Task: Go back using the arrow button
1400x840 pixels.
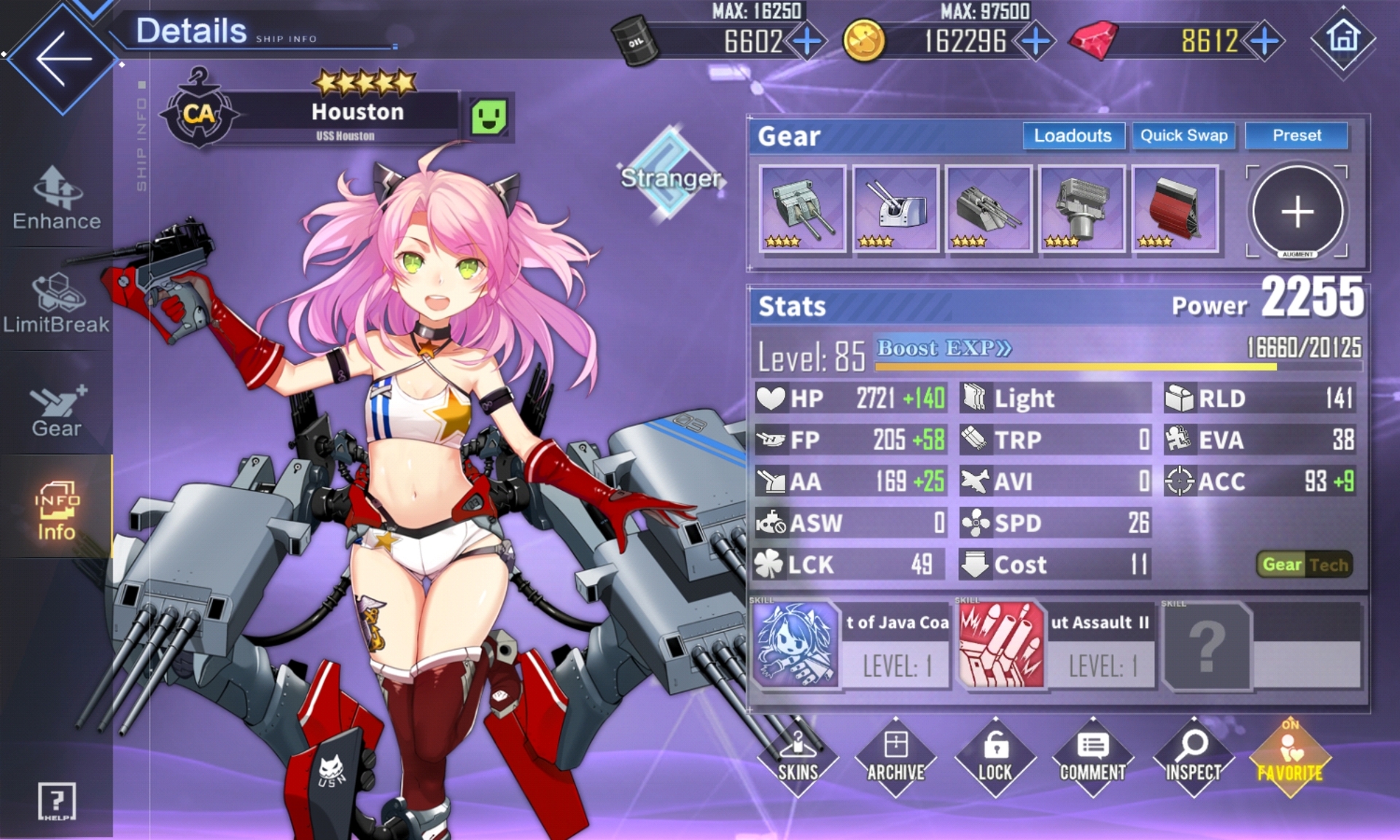Action: [x=63, y=58]
